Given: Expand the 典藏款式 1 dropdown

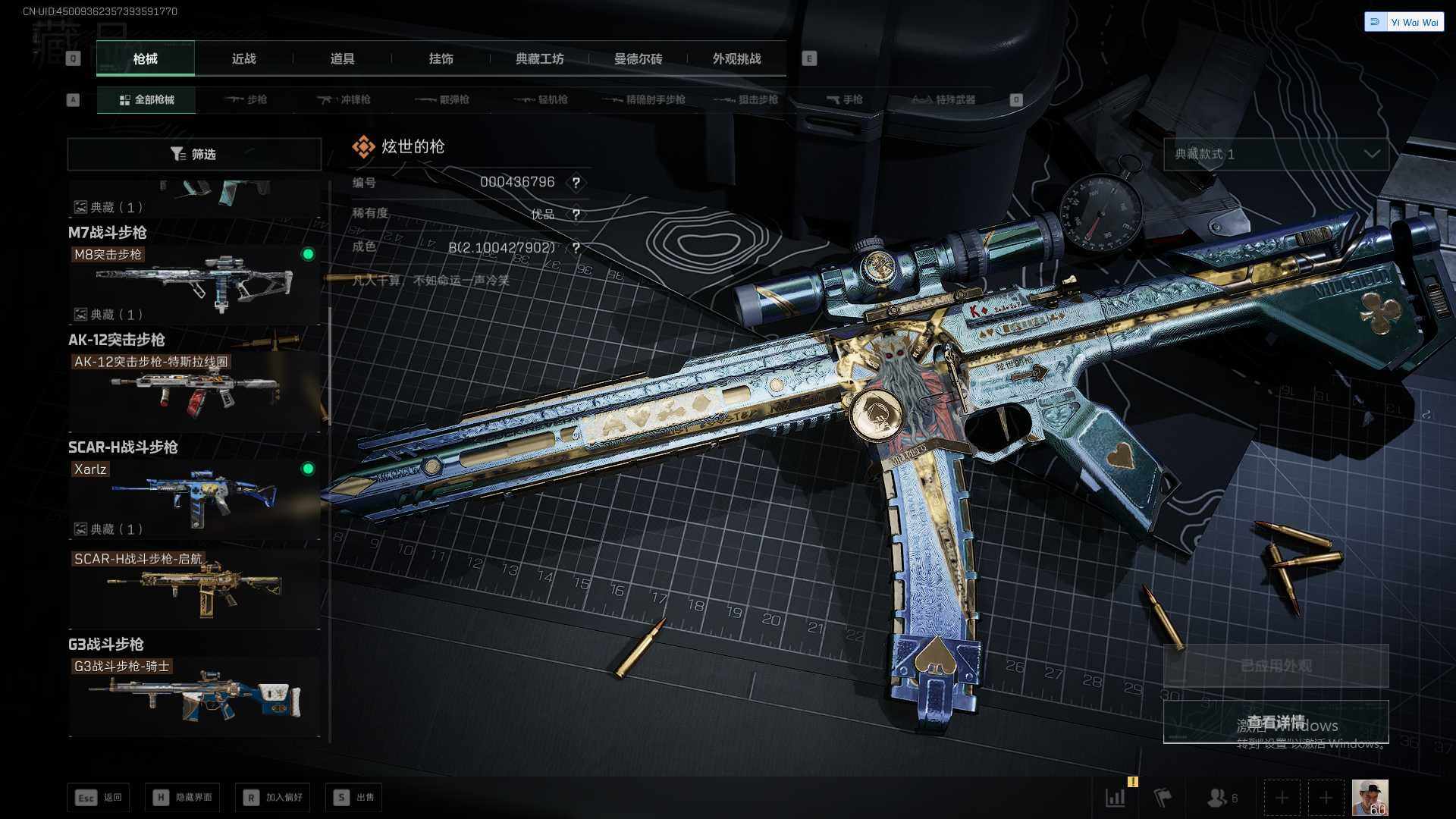Looking at the screenshot, I should pyautogui.click(x=1276, y=154).
